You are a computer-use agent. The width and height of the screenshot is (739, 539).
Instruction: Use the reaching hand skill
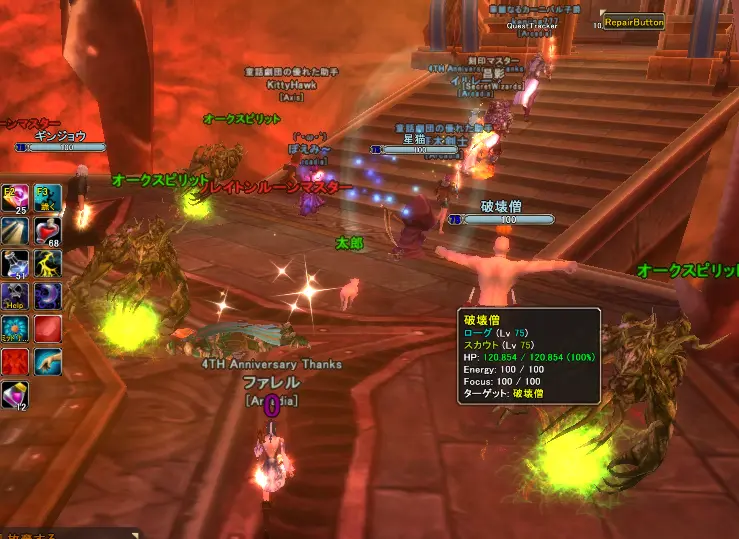click(x=47, y=361)
